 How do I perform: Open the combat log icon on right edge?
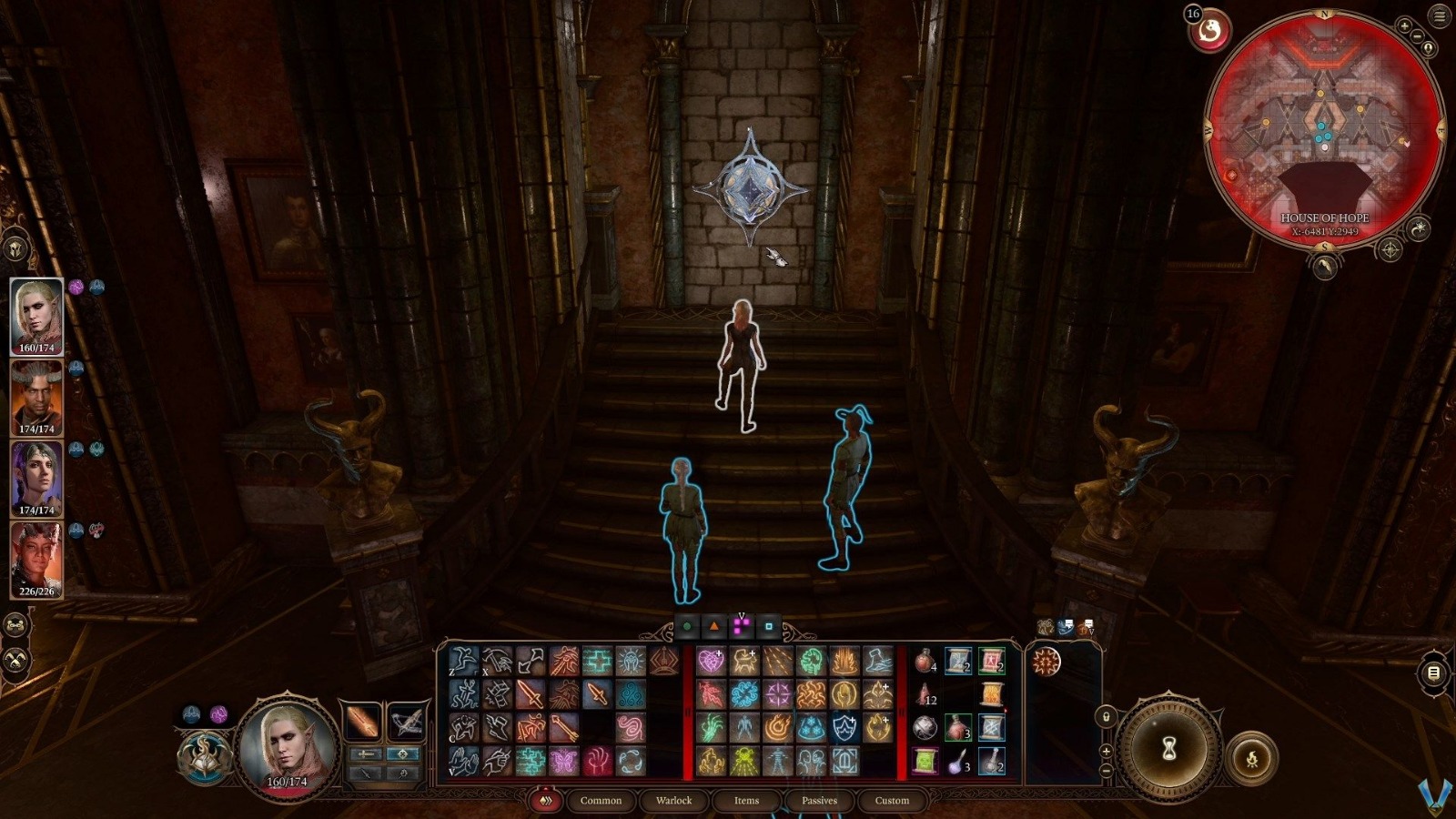pyautogui.click(x=1433, y=671)
